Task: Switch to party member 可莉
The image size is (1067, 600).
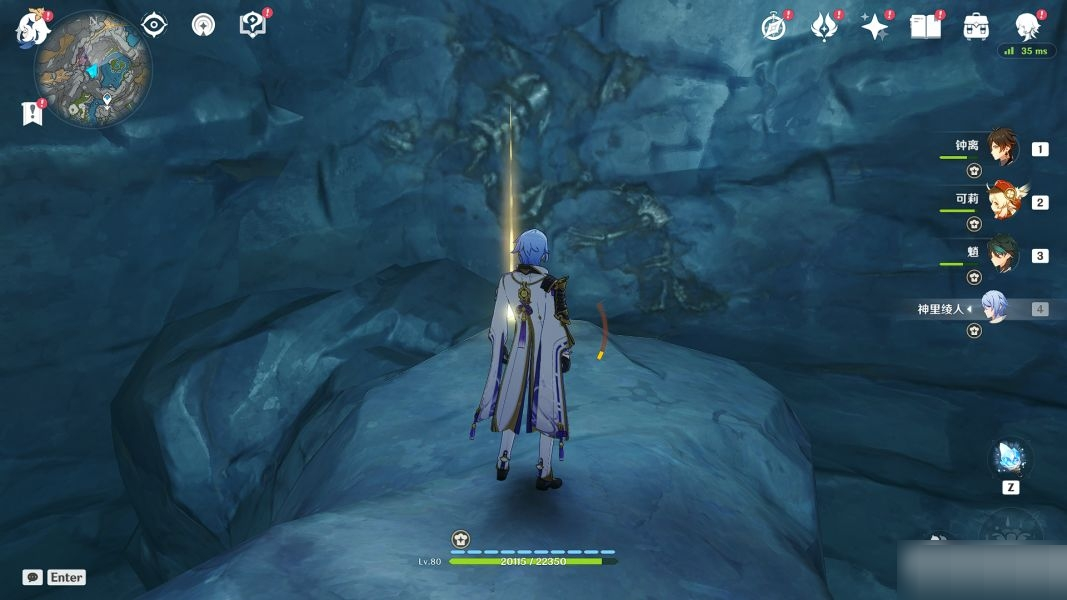Action: click(x=1002, y=201)
